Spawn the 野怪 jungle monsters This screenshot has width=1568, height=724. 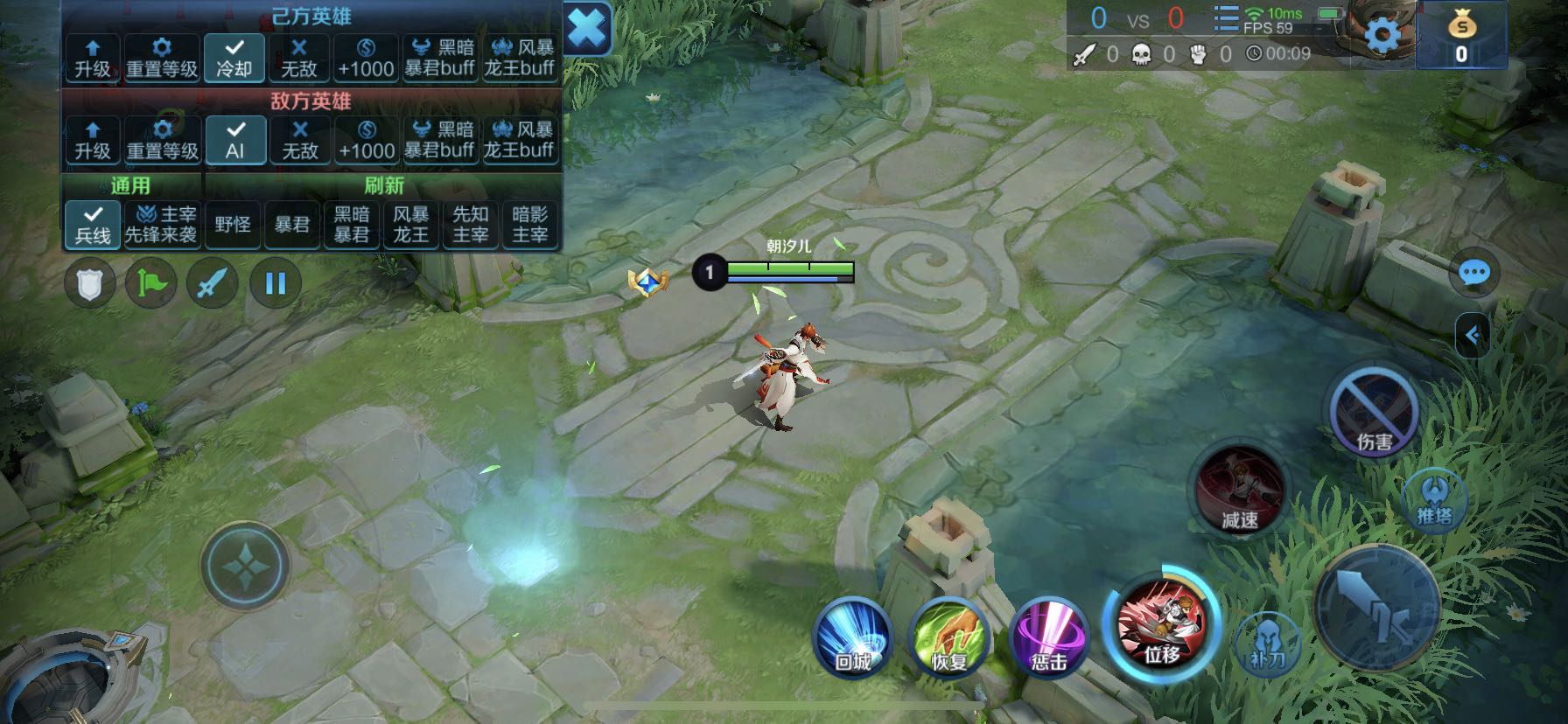[233, 225]
